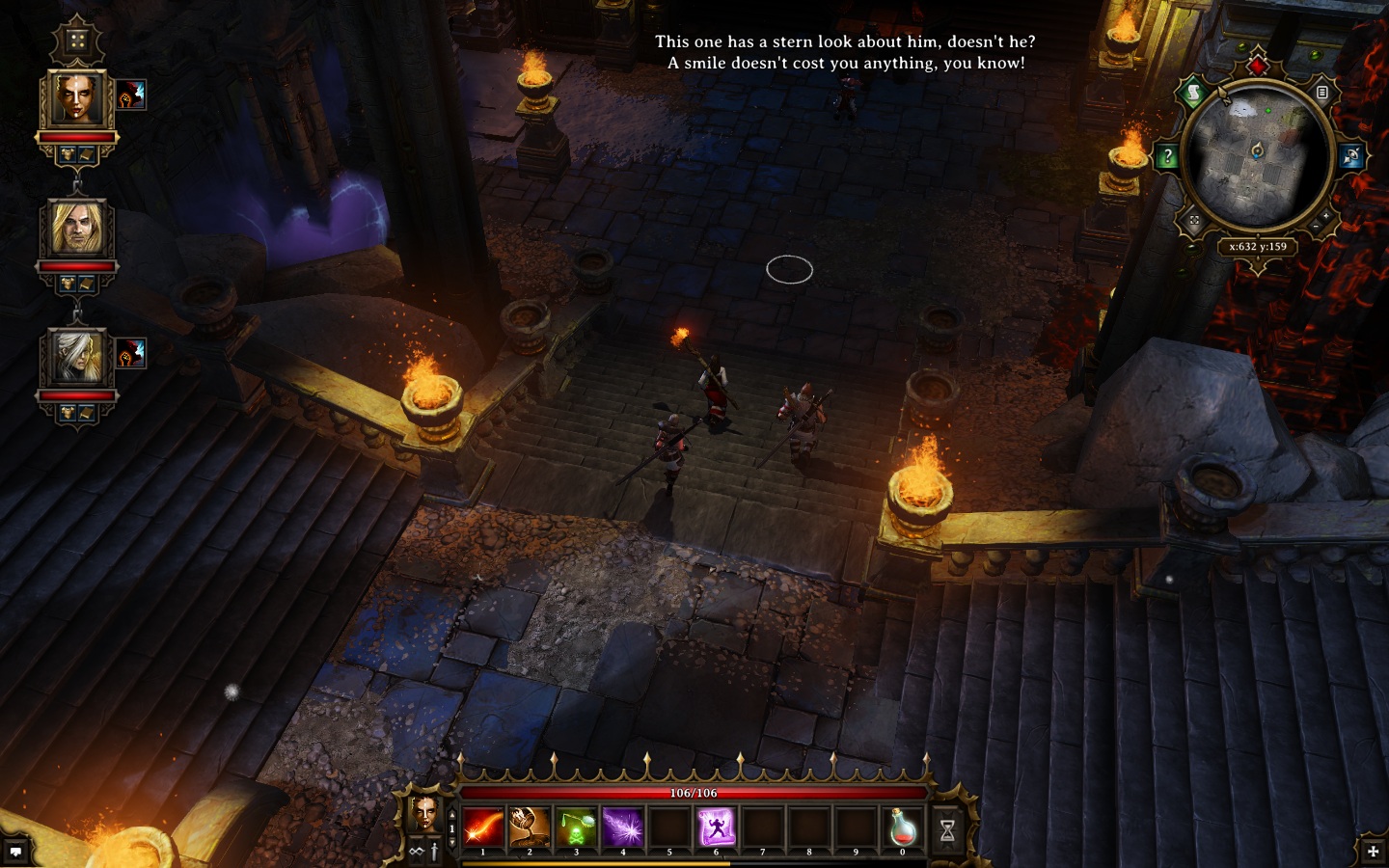Open the list icon beside the minimap
Image resolution: width=1389 pixels, height=868 pixels.
pos(1322,93)
